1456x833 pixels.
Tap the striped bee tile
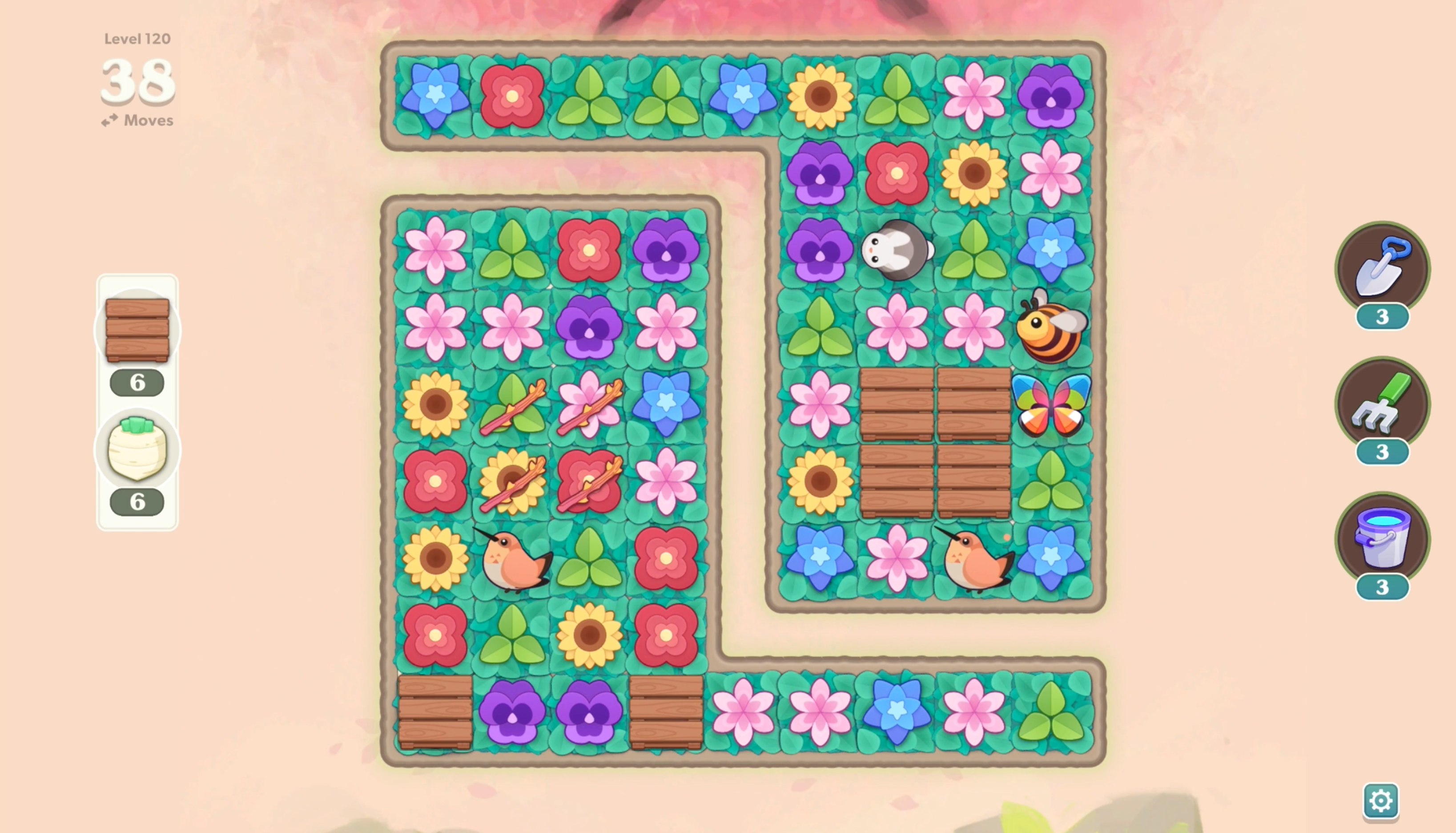1051,327
